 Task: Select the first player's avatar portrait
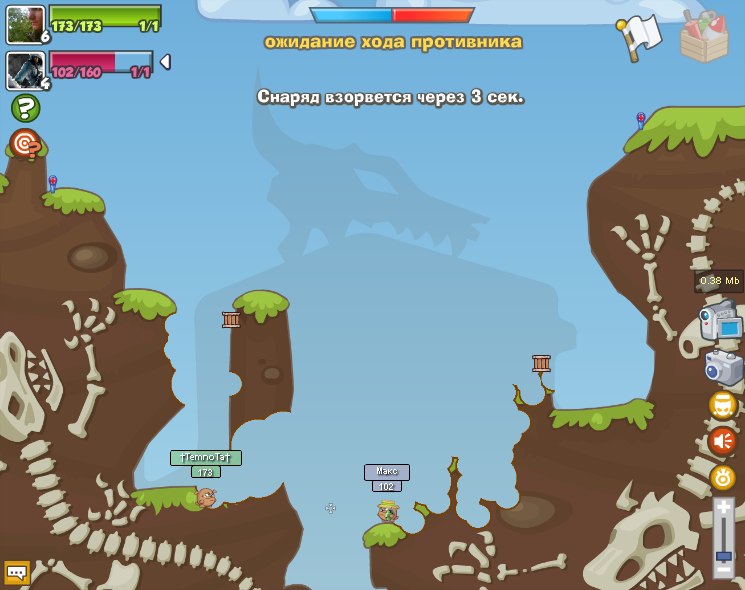click(x=24, y=24)
